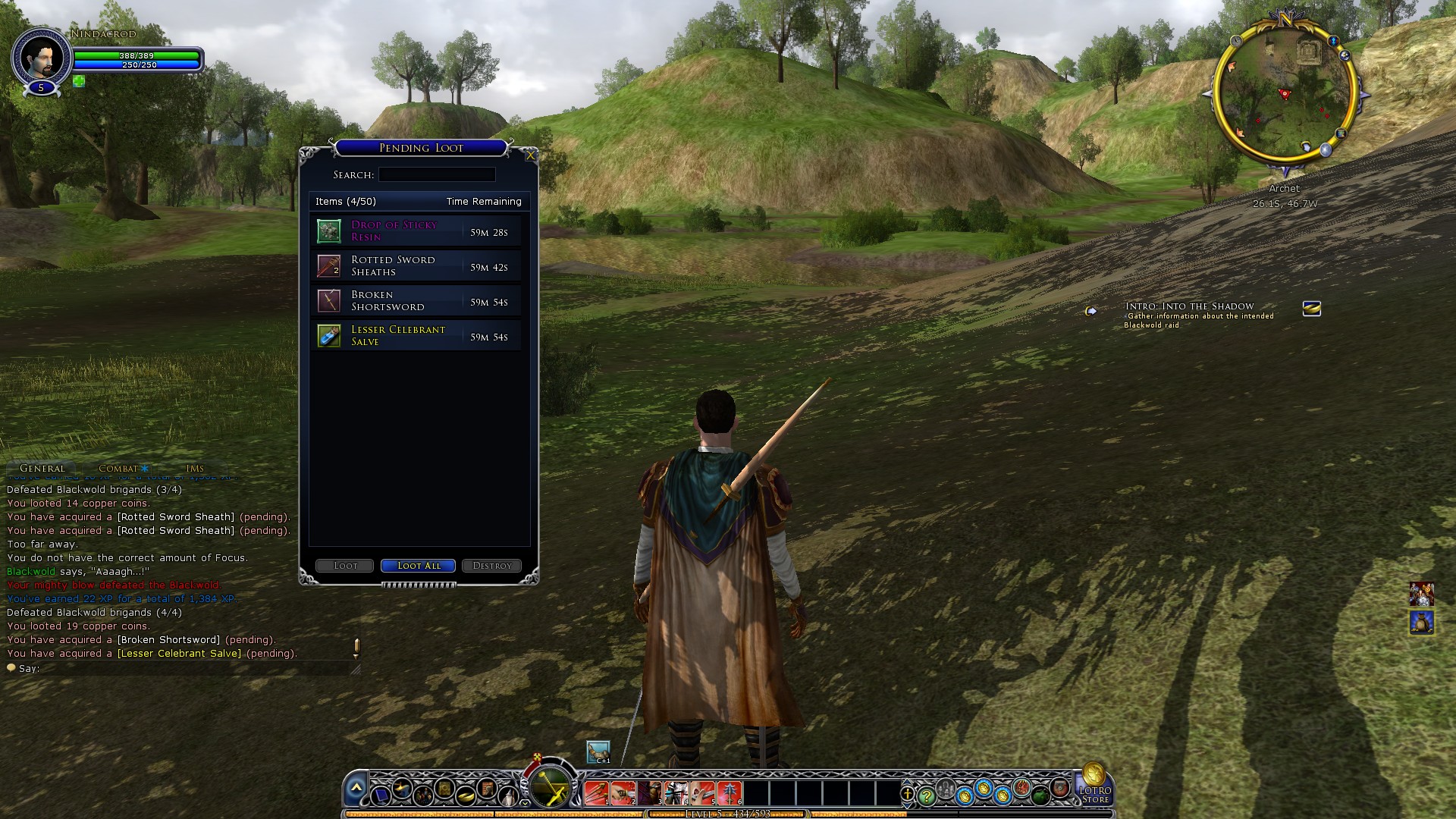
Task: Click the minimap clock icon
Action: [1236, 41]
